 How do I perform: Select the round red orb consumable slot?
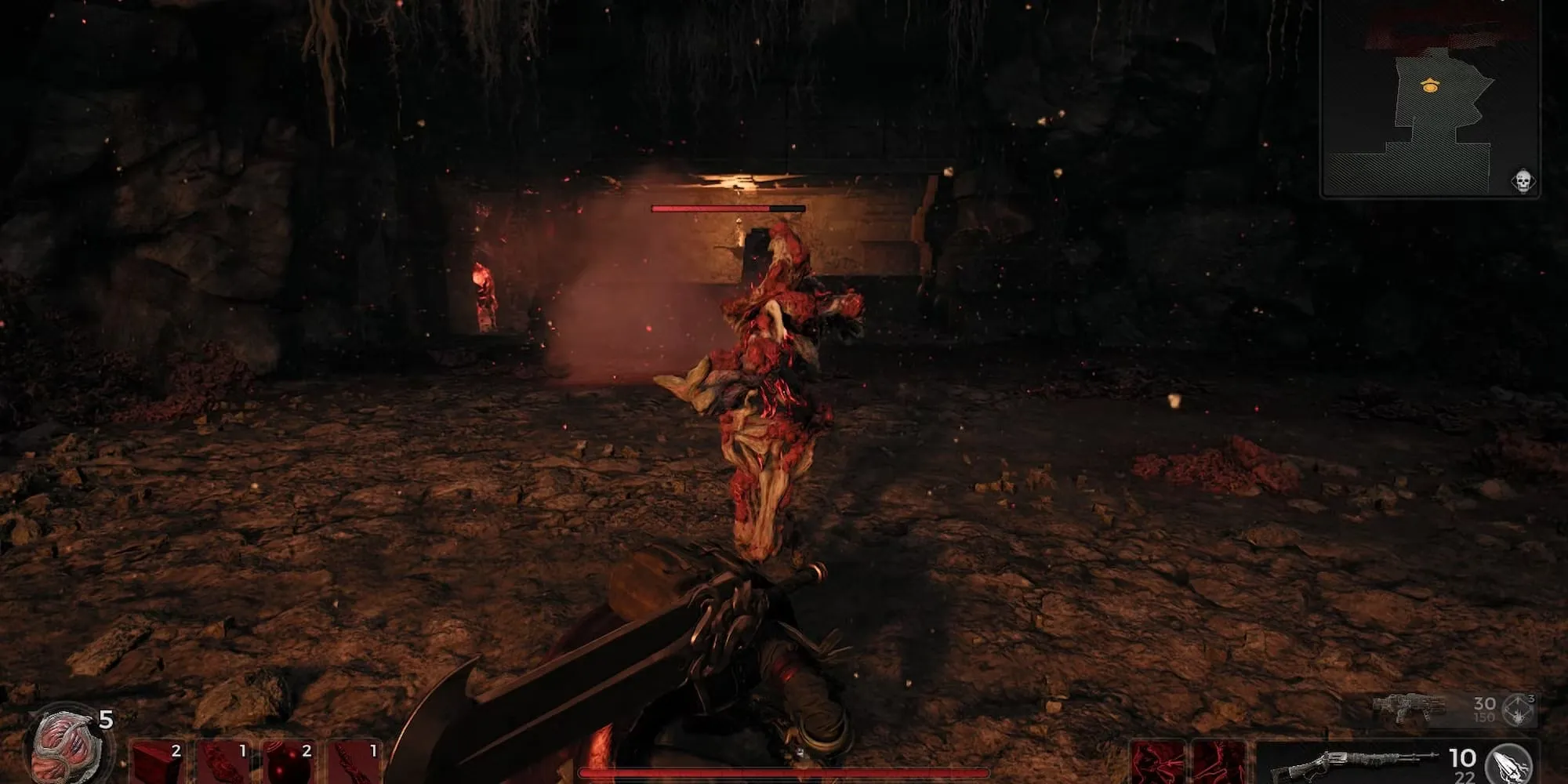(289, 764)
